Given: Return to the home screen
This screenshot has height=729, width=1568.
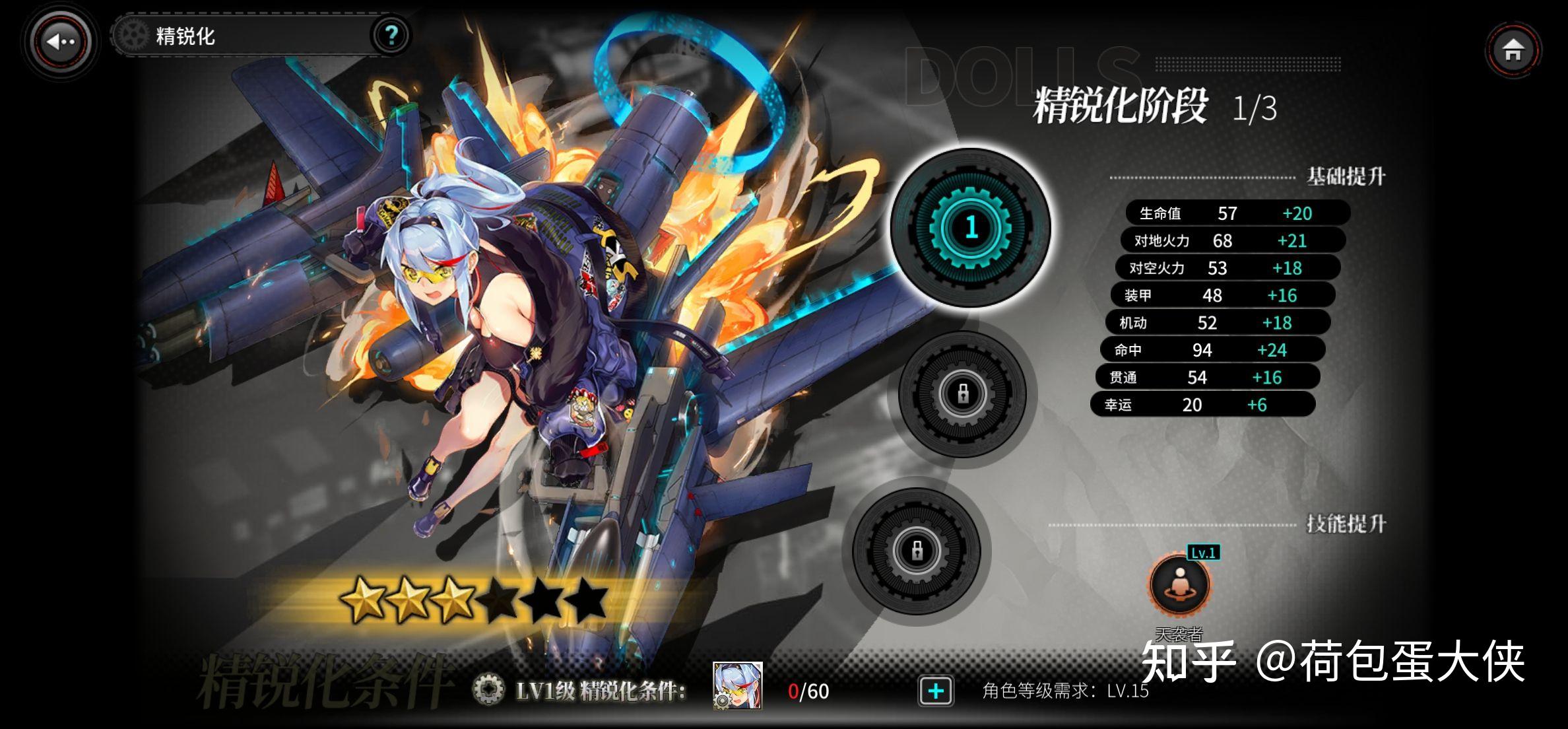Looking at the screenshot, I should pyautogui.click(x=1513, y=50).
